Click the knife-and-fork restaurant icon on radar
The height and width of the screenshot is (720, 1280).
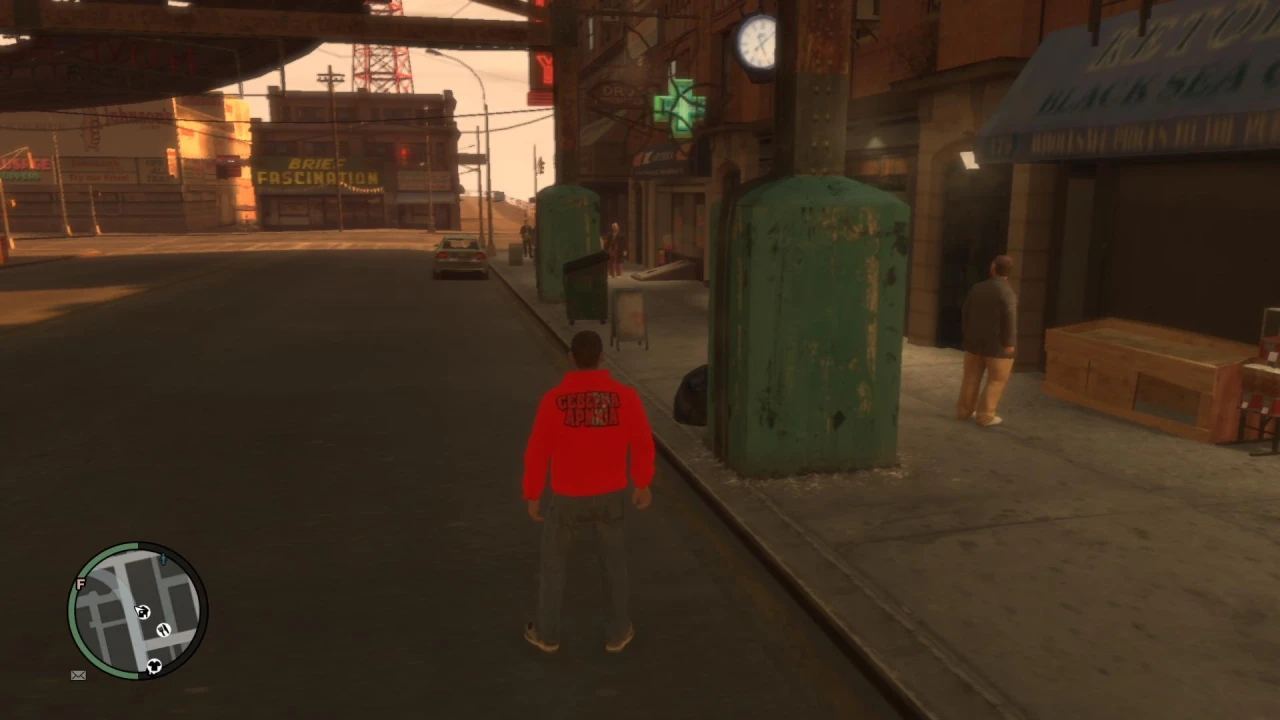(163, 630)
